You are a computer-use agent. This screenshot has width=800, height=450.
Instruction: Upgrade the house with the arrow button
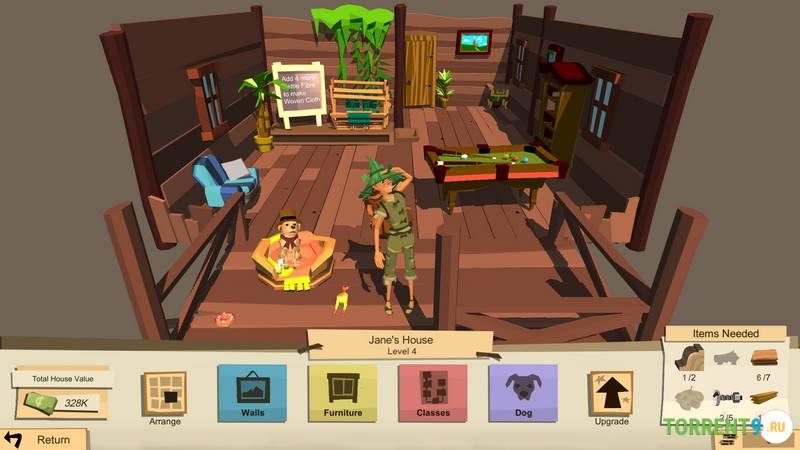611,394
